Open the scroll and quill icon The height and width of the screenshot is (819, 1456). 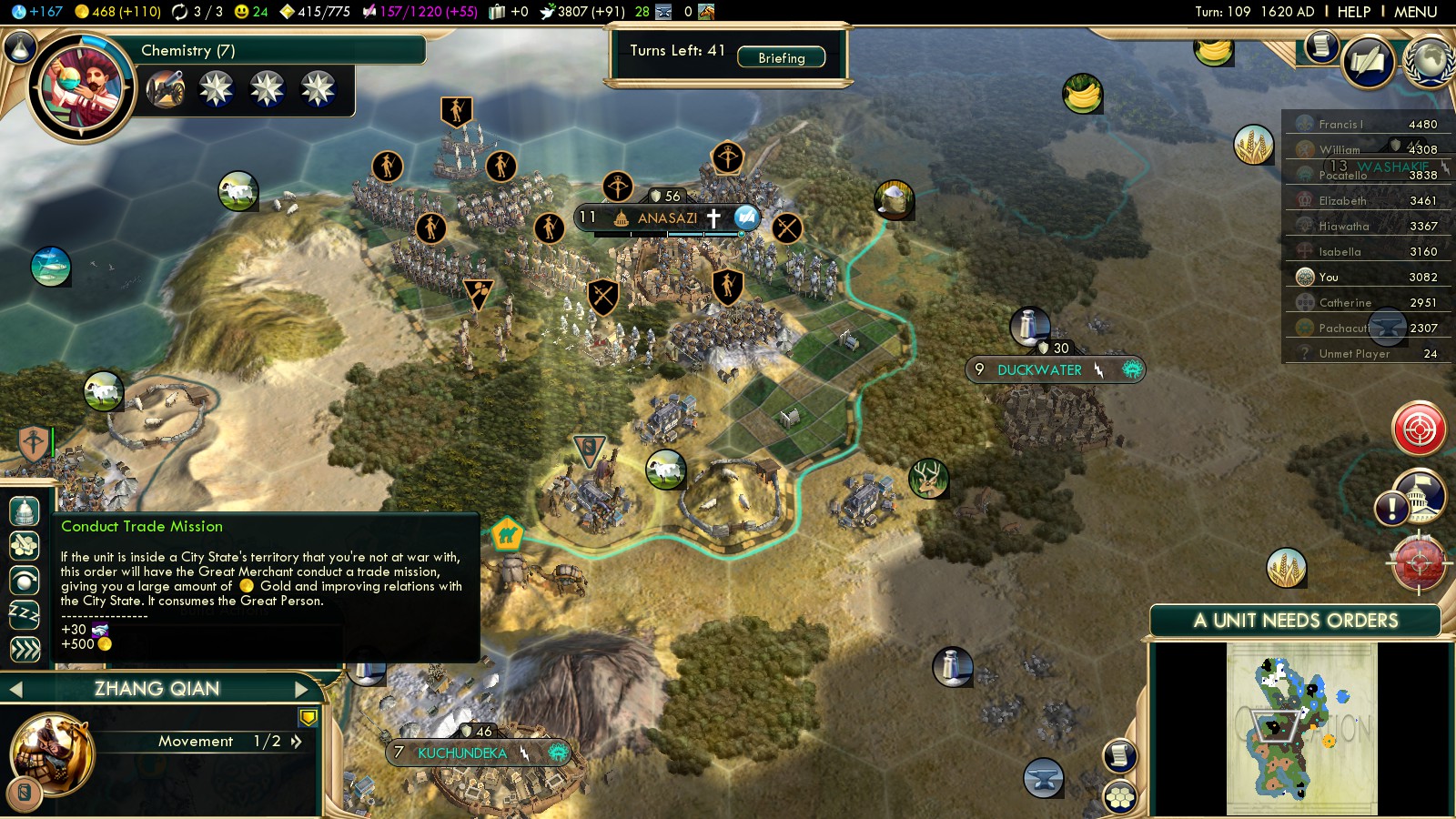coord(1321,45)
